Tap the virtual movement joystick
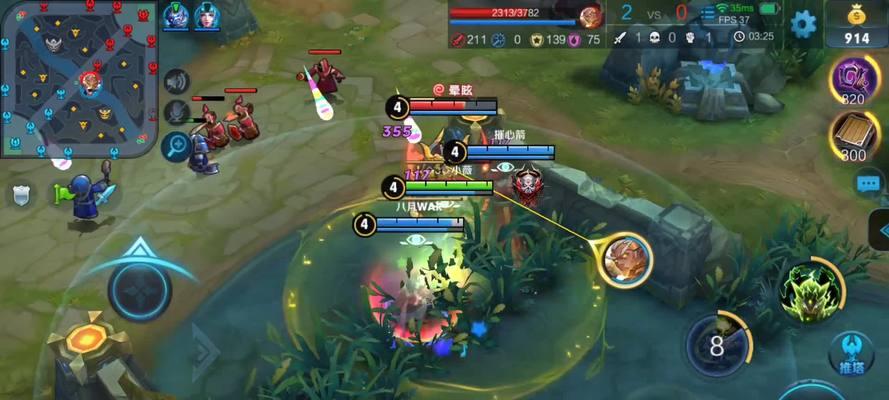The width and height of the screenshot is (889, 400). [140, 289]
